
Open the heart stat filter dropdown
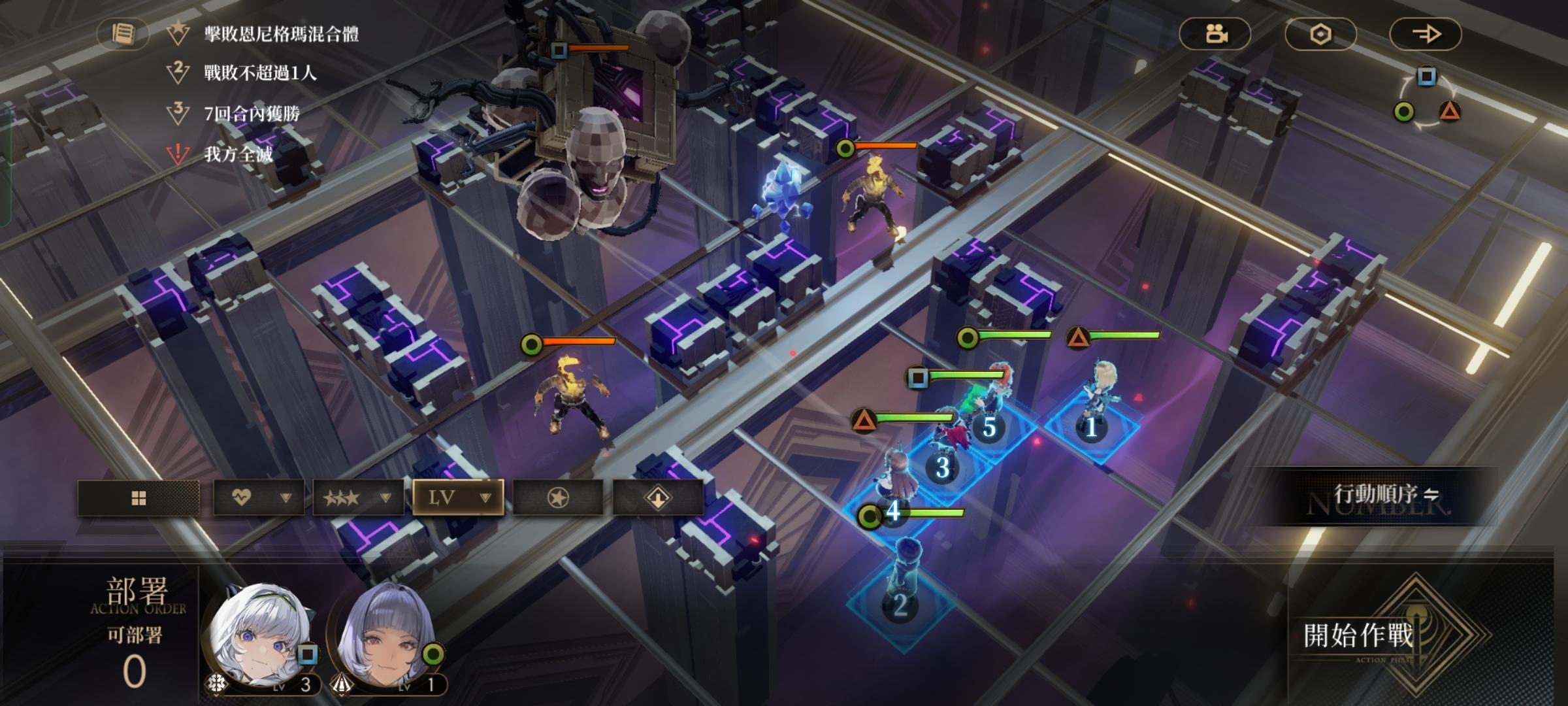click(258, 498)
